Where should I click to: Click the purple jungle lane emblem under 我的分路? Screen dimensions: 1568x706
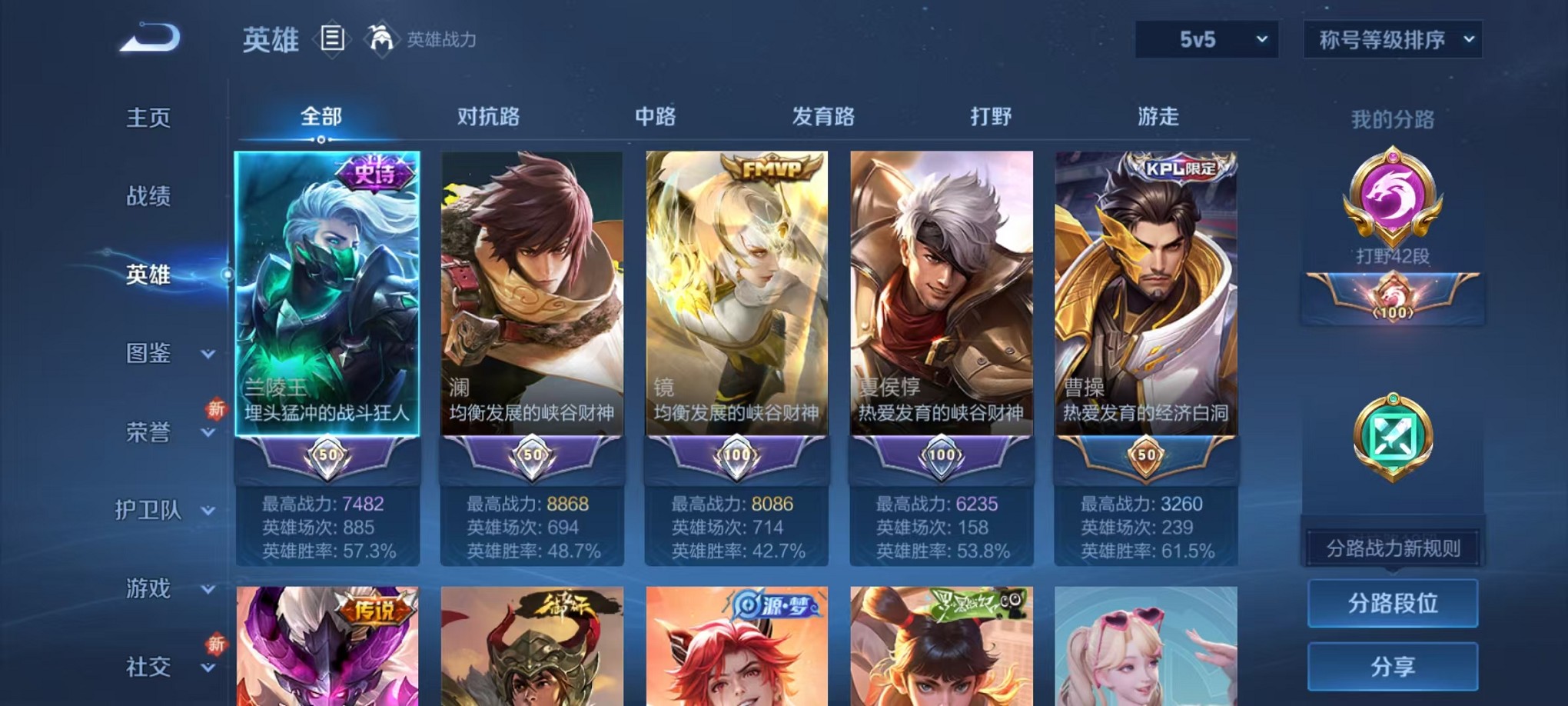tap(1391, 215)
